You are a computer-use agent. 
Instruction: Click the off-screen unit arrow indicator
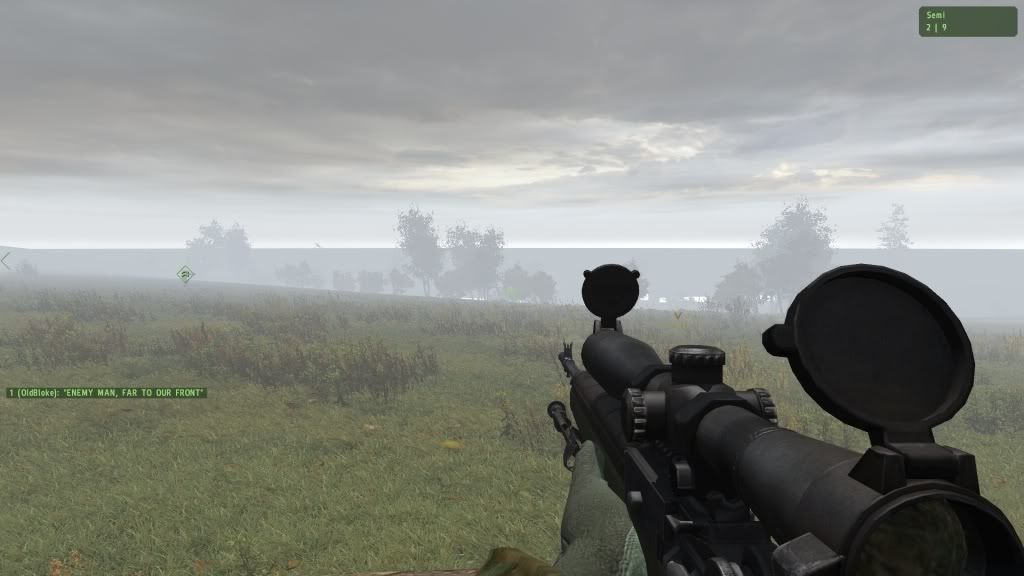[5, 261]
